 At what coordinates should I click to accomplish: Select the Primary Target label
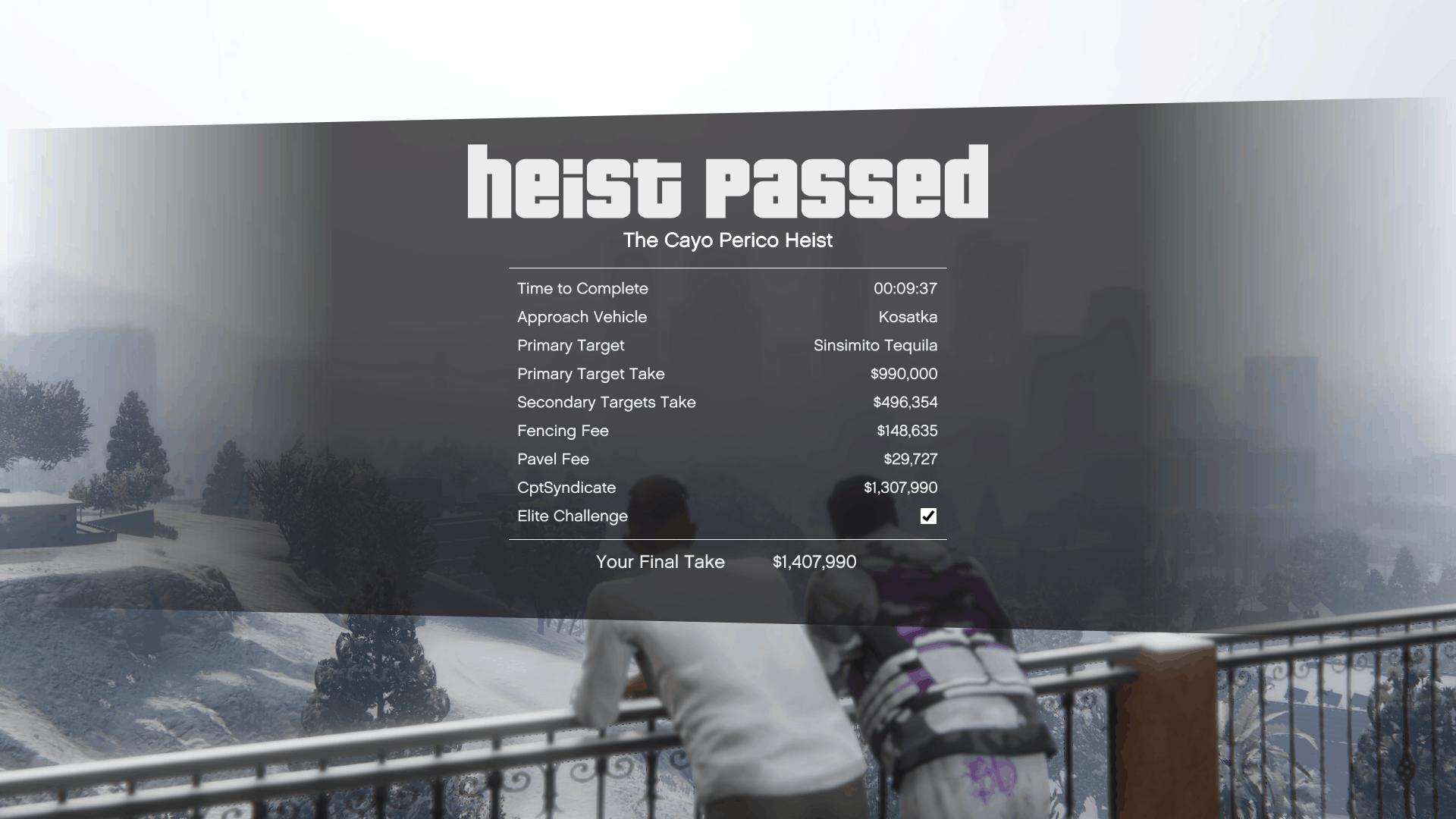pos(570,346)
